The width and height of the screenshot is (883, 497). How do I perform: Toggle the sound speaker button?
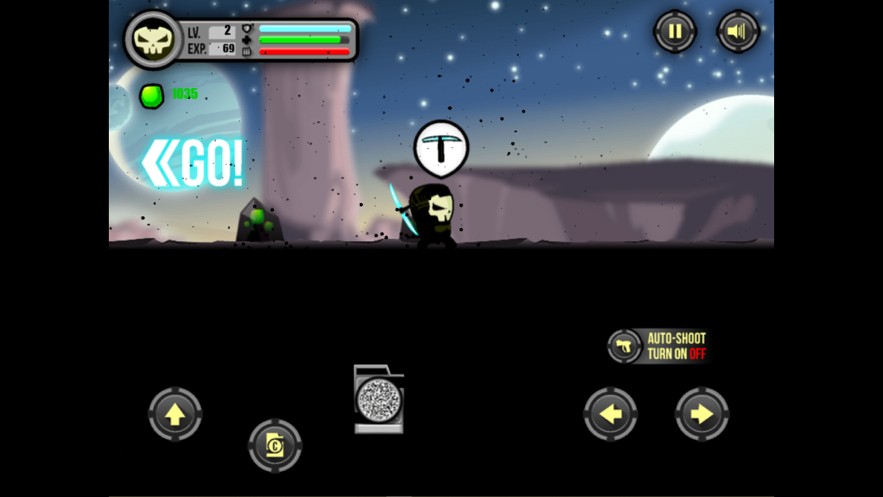click(x=738, y=32)
